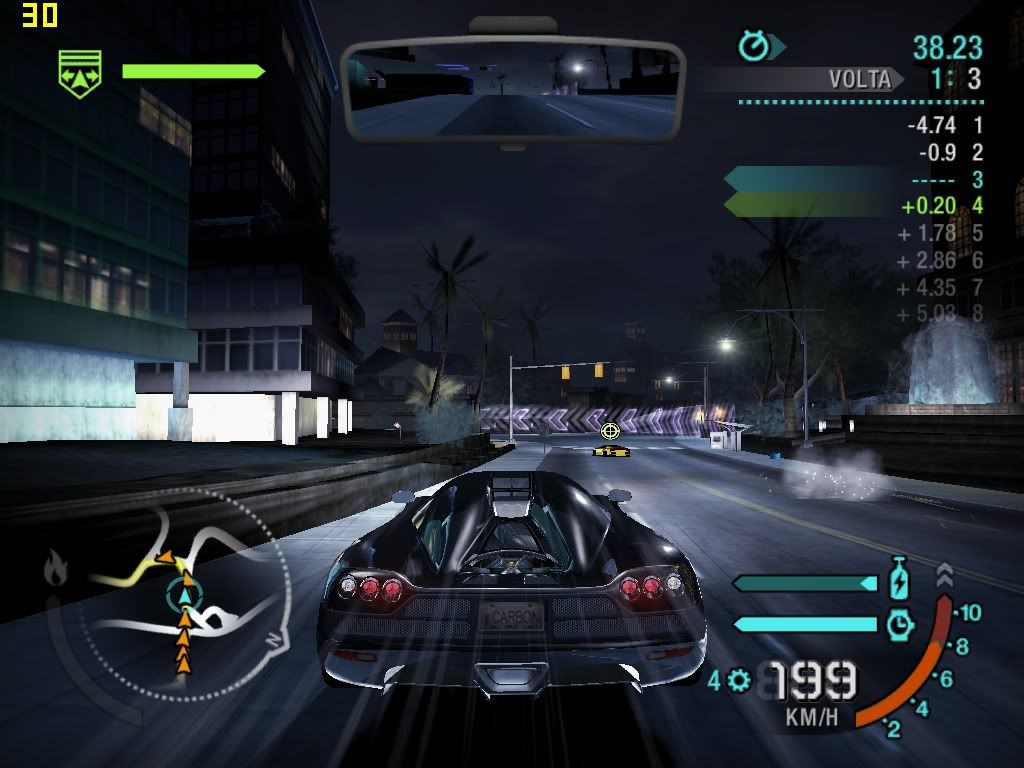Trigger the speedbreaker stopwatch icon

[900, 624]
